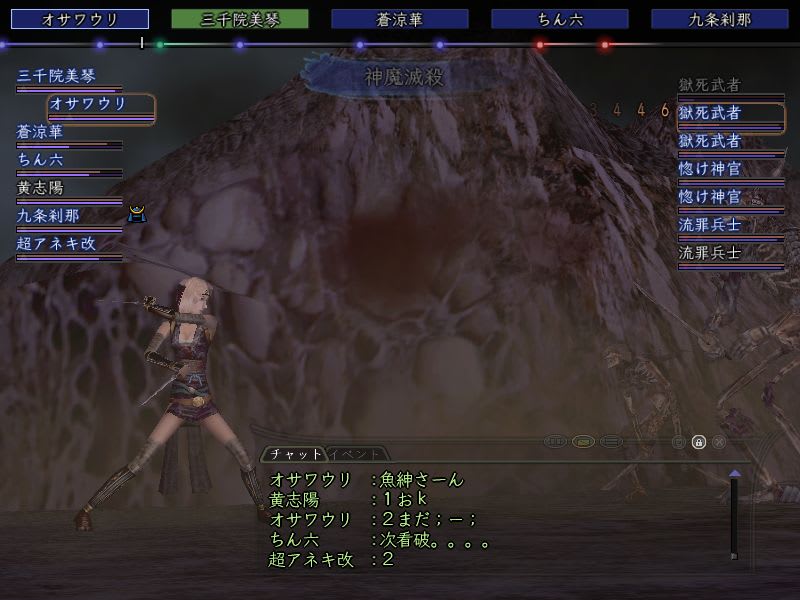Click the オサワウリ turn order tile

[x=80, y=19]
